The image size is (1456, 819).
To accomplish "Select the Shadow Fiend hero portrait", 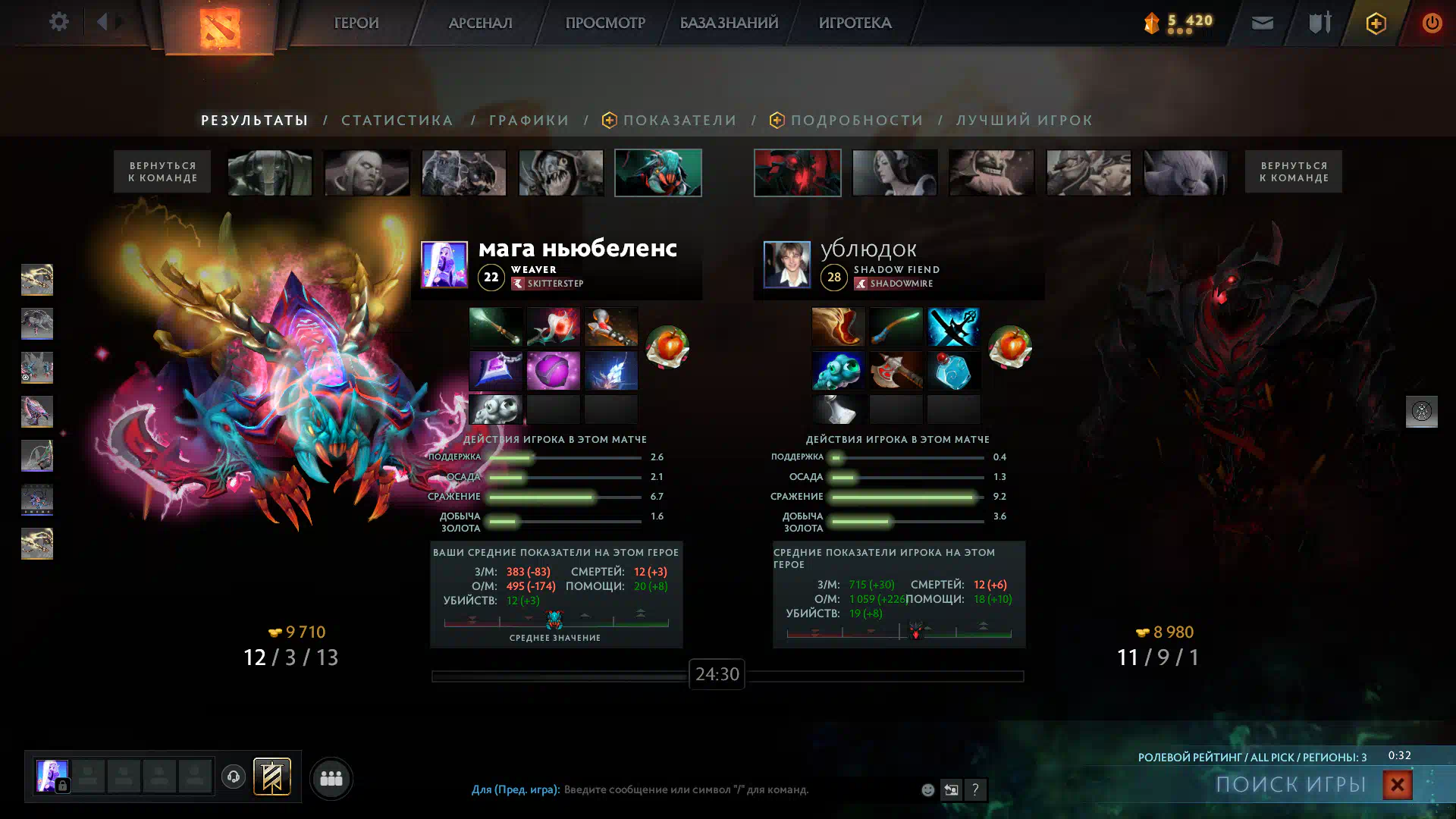I will pyautogui.click(x=797, y=173).
